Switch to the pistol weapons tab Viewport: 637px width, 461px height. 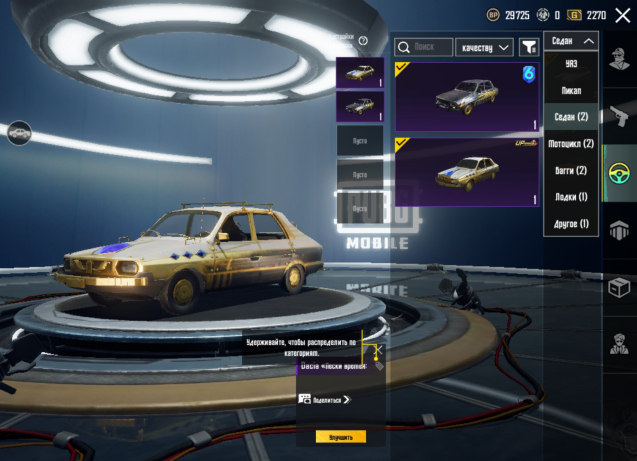click(620, 111)
